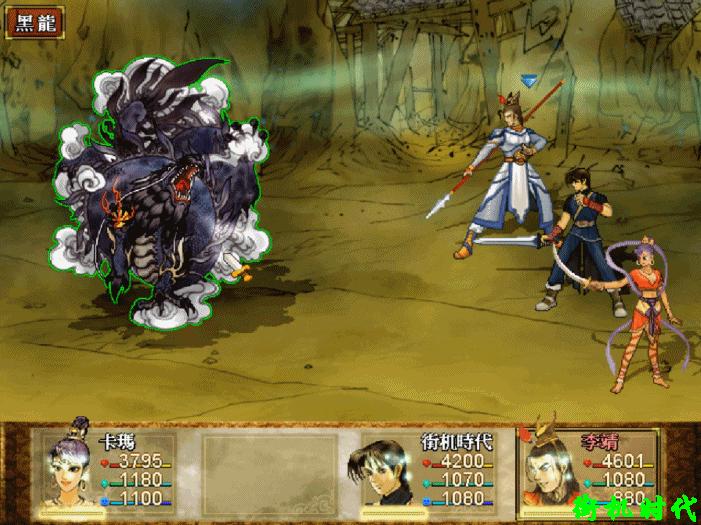Select 衔机時代's party status panel
Screen dimensions: 701x525
coord(427,471)
